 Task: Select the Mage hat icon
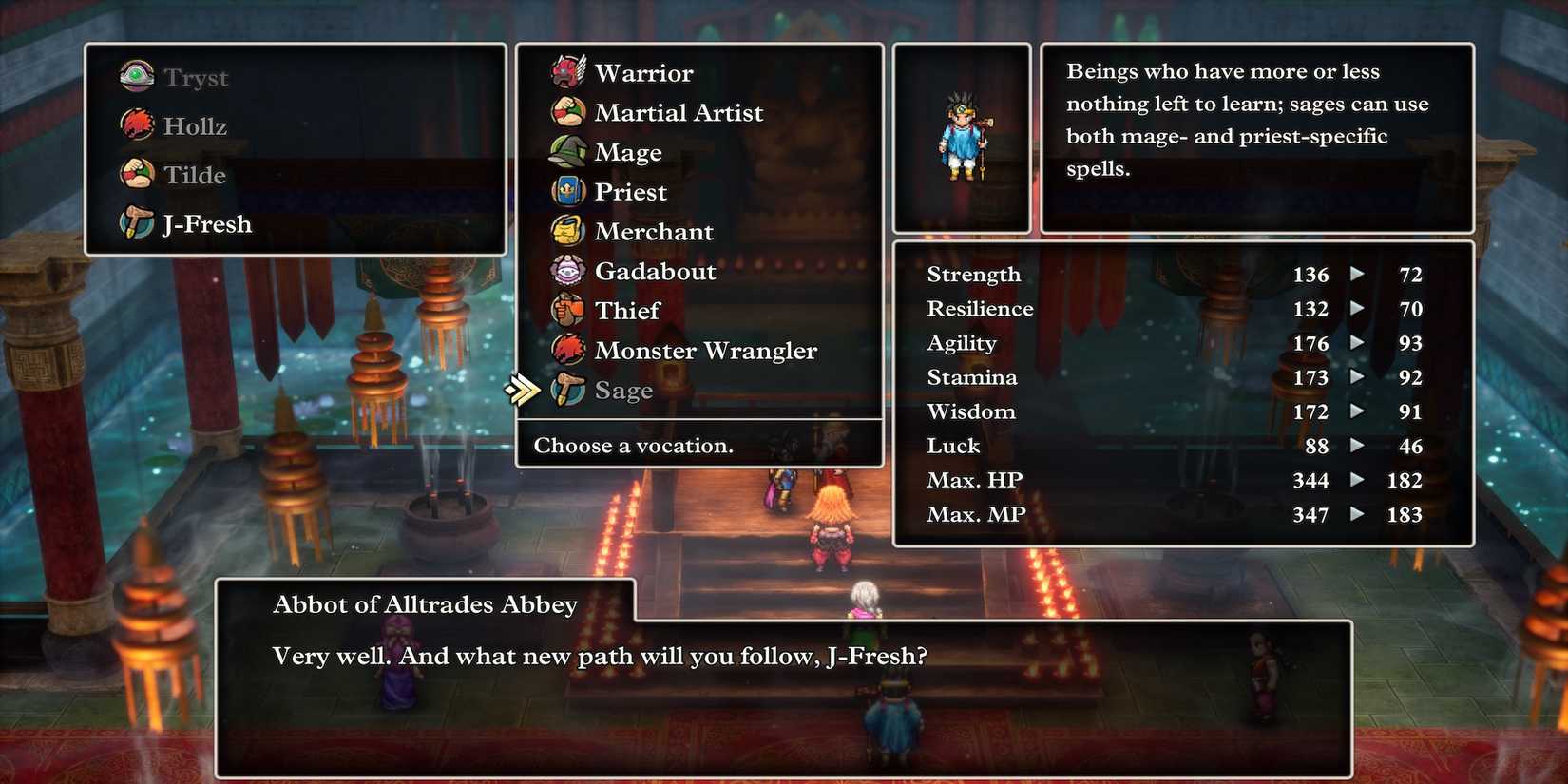coord(567,152)
